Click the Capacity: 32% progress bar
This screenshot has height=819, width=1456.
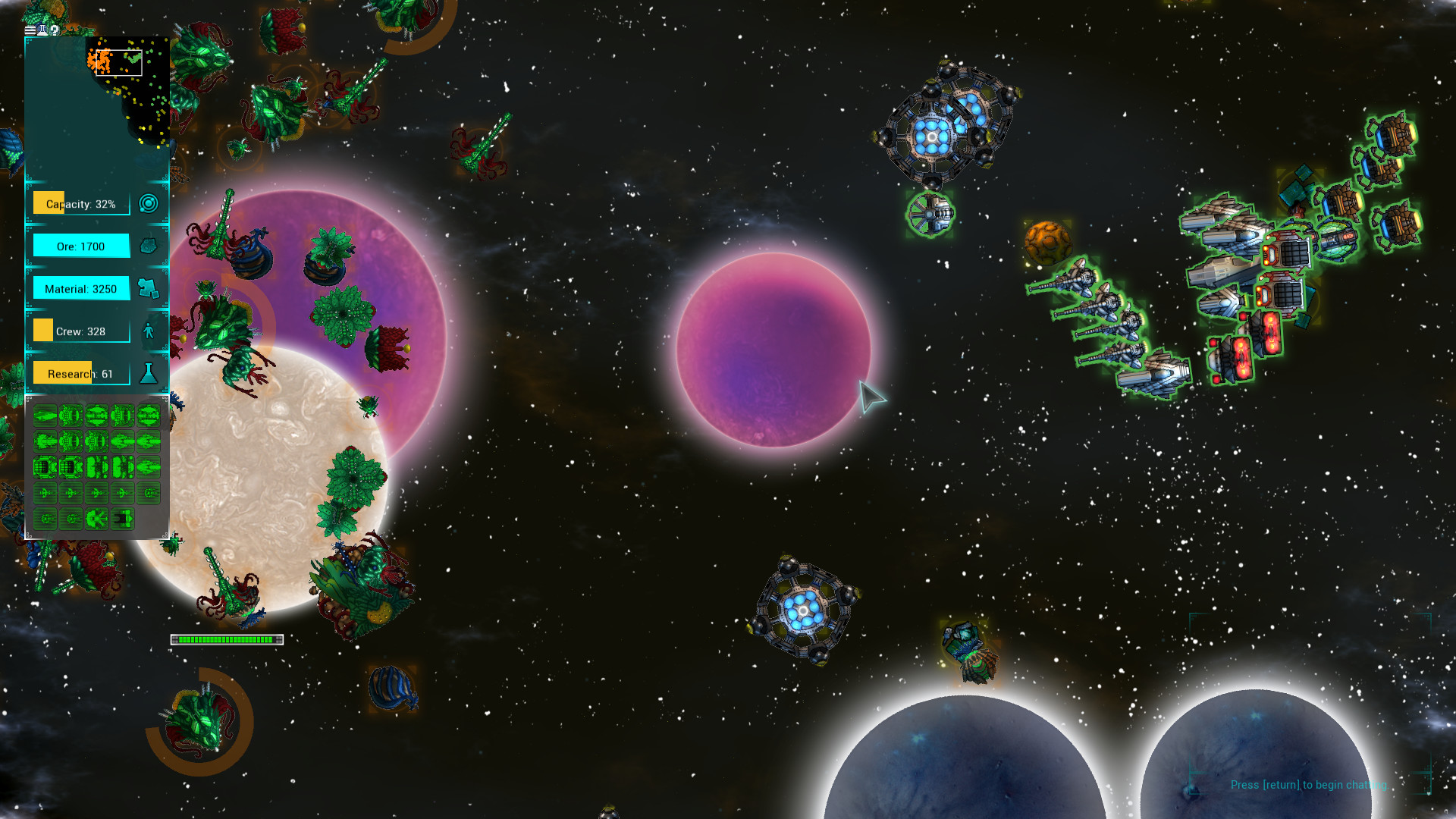80,203
